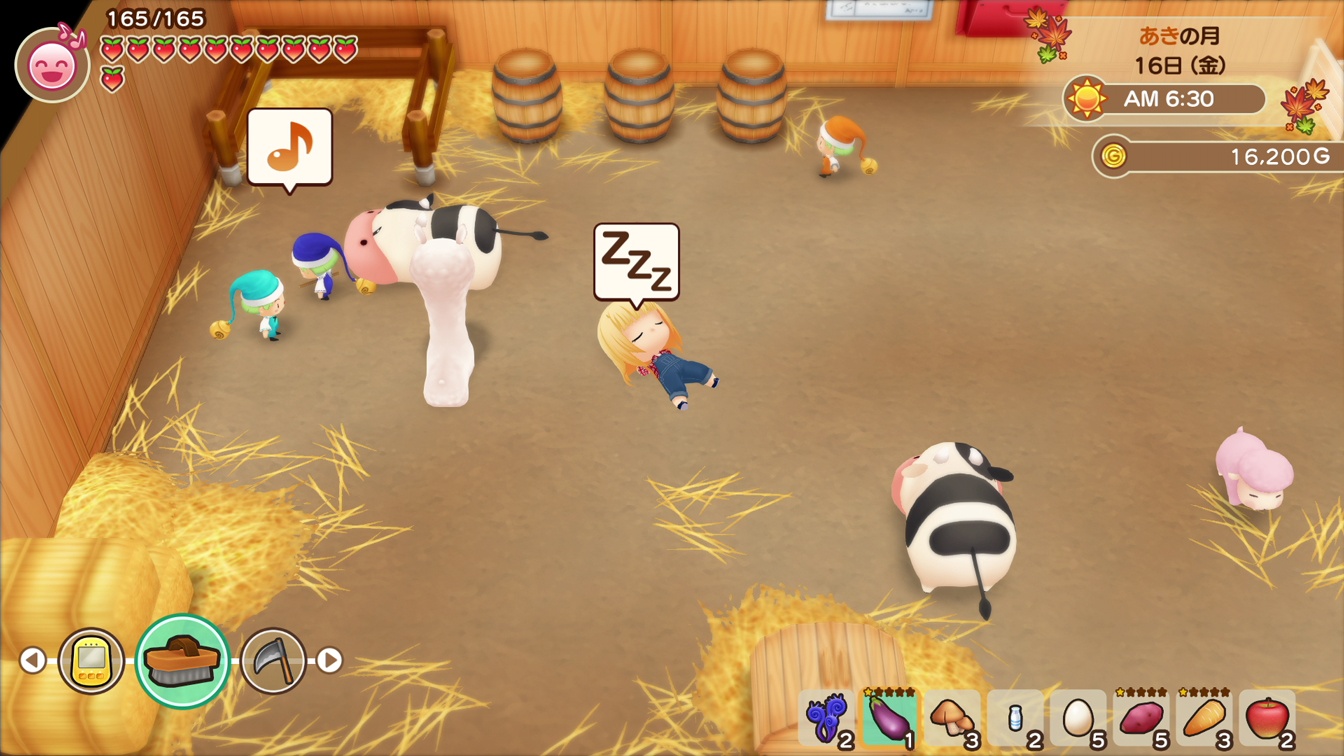Viewport: 1344px width, 756px height.
Task: Click the player's smiling face portrait
Action: coord(53,62)
